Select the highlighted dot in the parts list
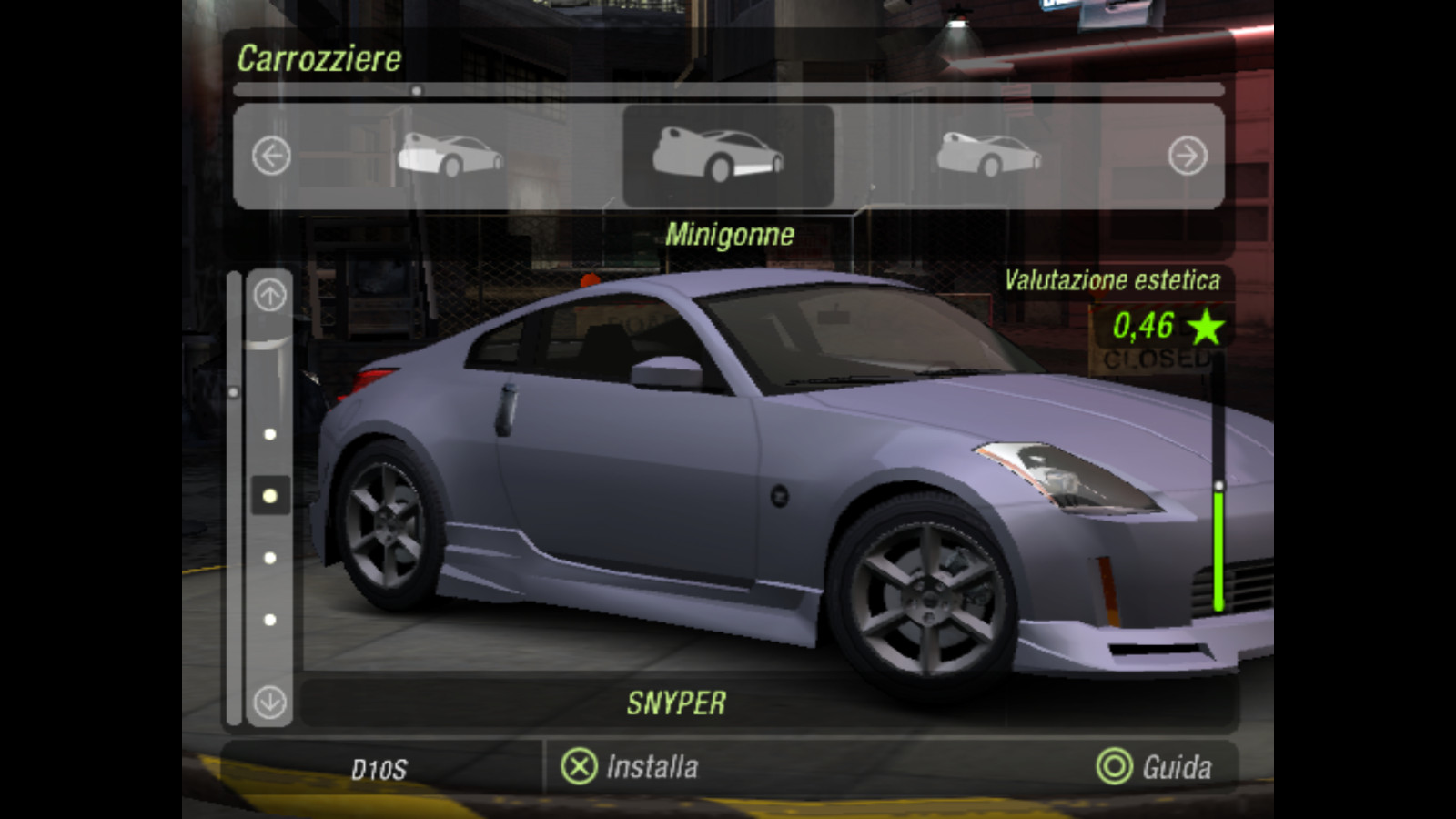The image size is (1456, 819). point(270,496)
